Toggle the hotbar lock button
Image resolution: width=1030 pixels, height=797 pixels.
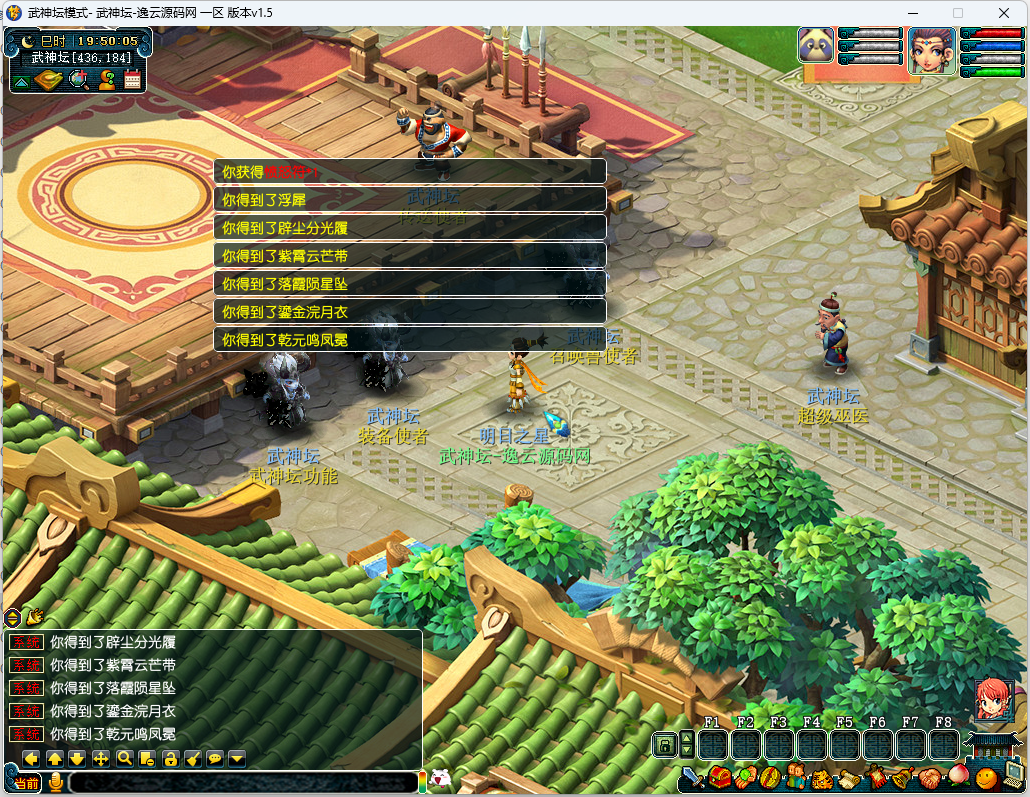coord(664,744)
